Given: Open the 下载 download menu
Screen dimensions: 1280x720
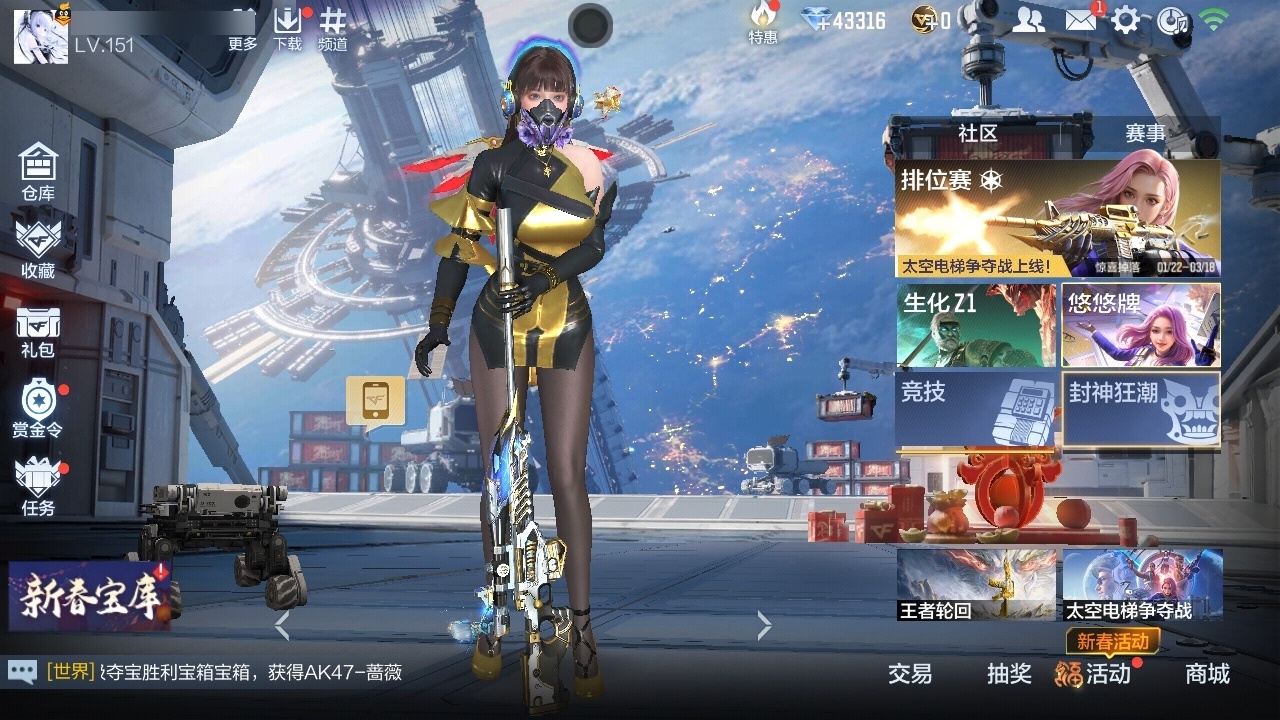Looking at the screenshot, I should tap(287, 28).
